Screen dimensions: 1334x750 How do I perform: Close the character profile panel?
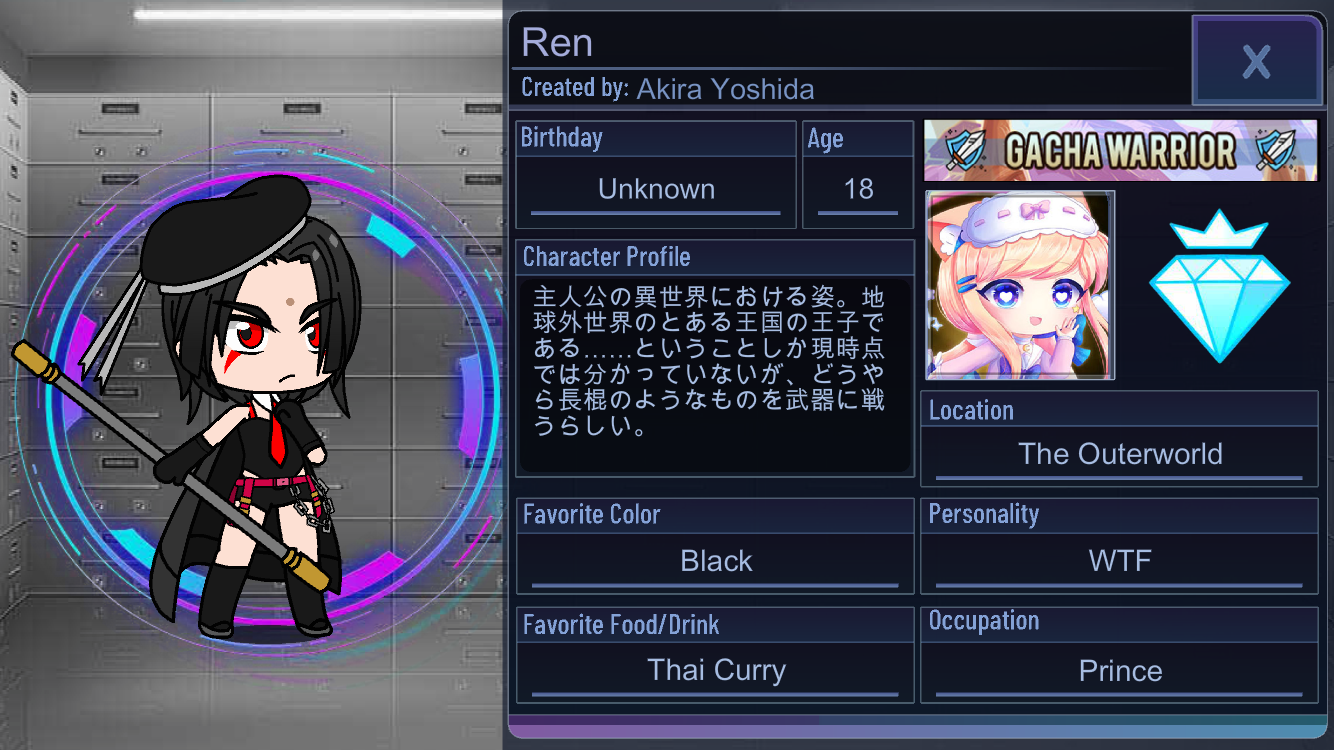click(x=1256, y=61)
